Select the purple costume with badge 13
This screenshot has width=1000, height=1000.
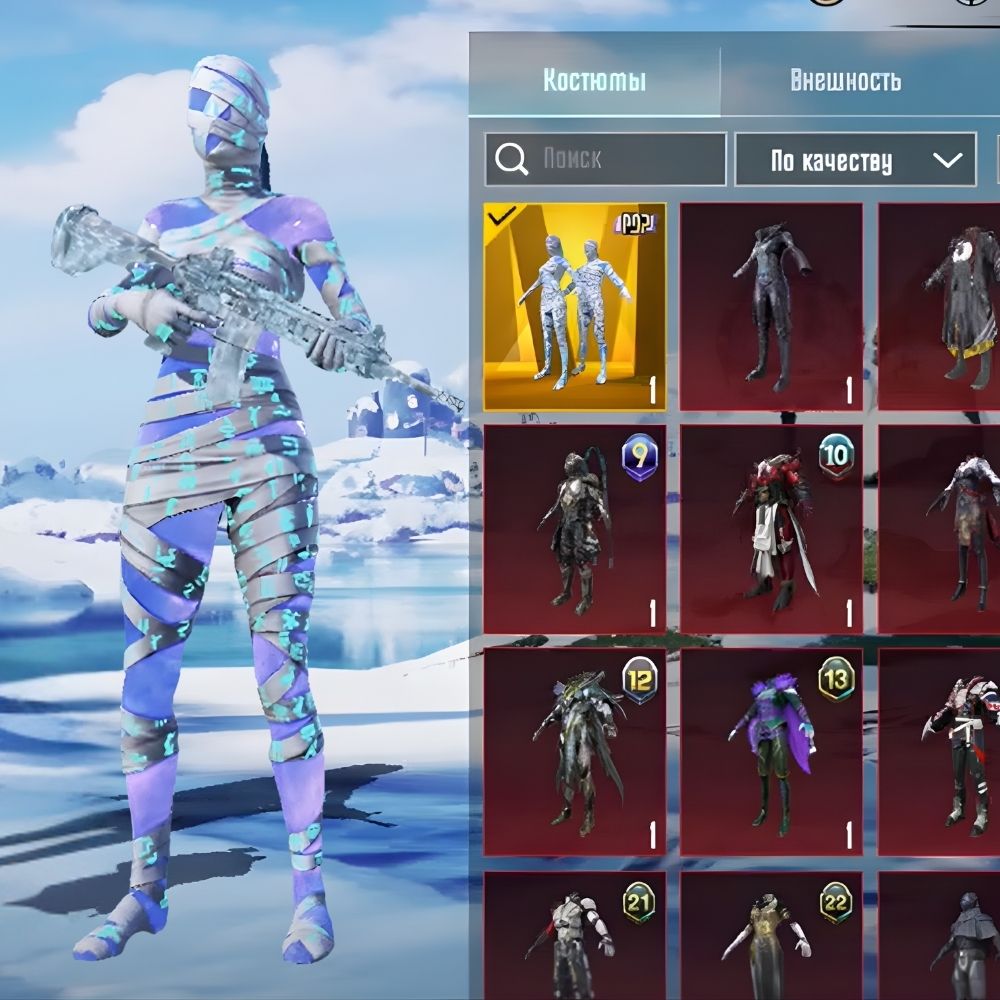click(x=771, y=752)
